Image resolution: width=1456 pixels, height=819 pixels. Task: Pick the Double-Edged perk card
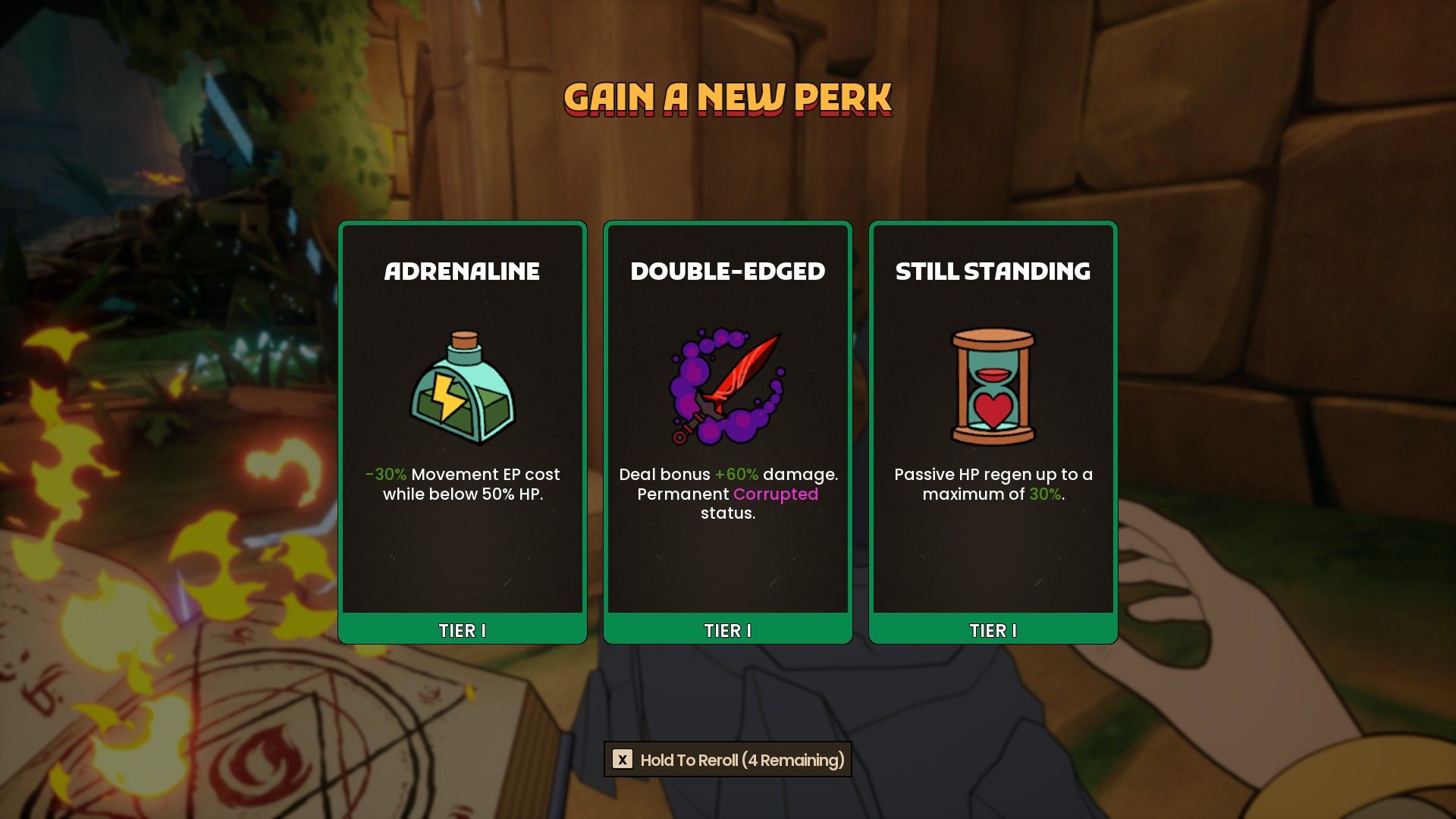726,425
